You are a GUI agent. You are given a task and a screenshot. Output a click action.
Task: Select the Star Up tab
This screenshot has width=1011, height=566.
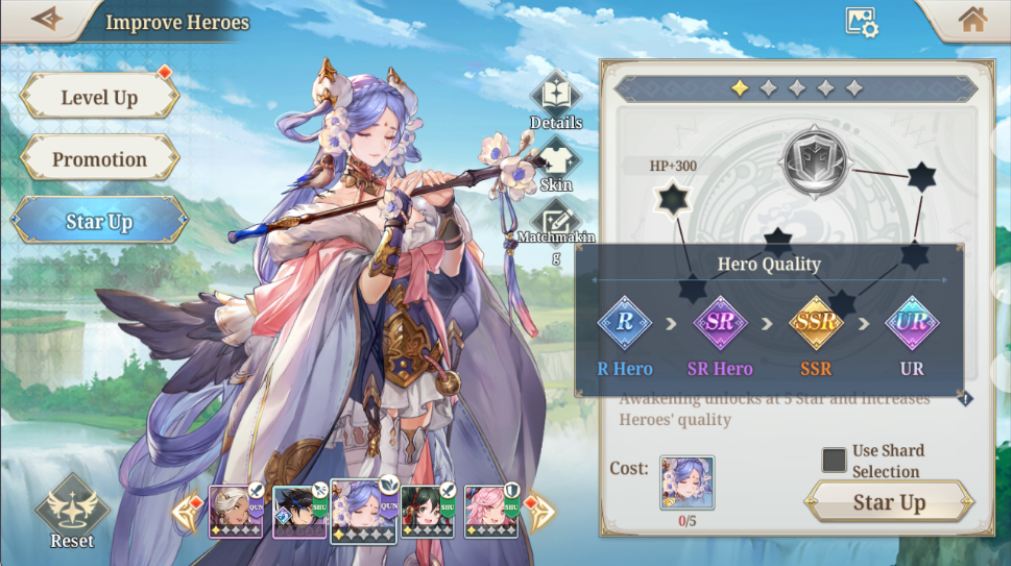point(99,221)
